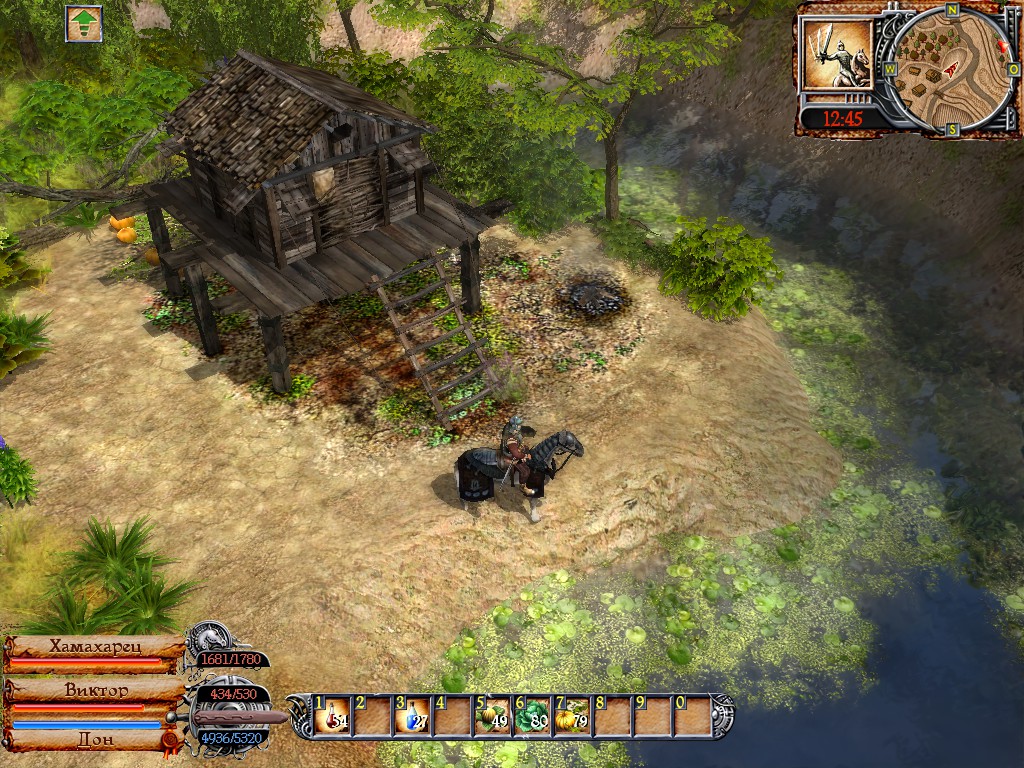Use the blue mana potion in slot 3
This screenshot has height=768, width=1024.
(413, 717)
